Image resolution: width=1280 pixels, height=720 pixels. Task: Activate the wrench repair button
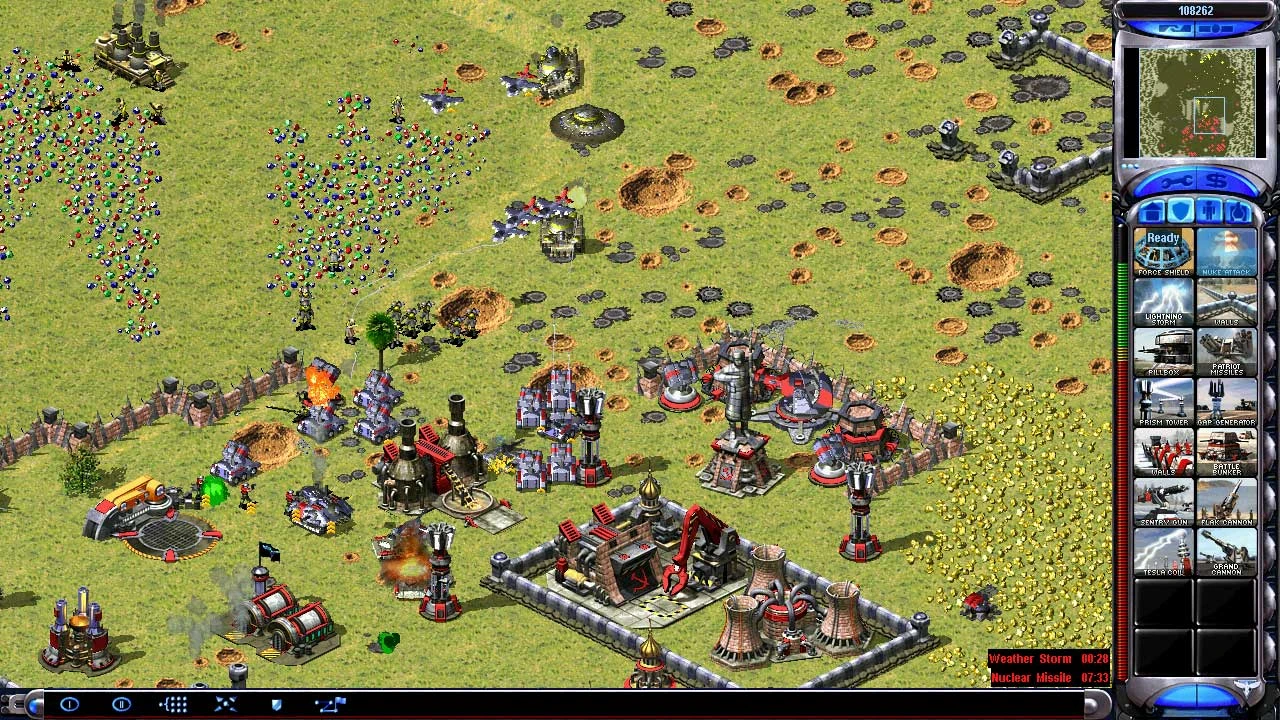1176,182
